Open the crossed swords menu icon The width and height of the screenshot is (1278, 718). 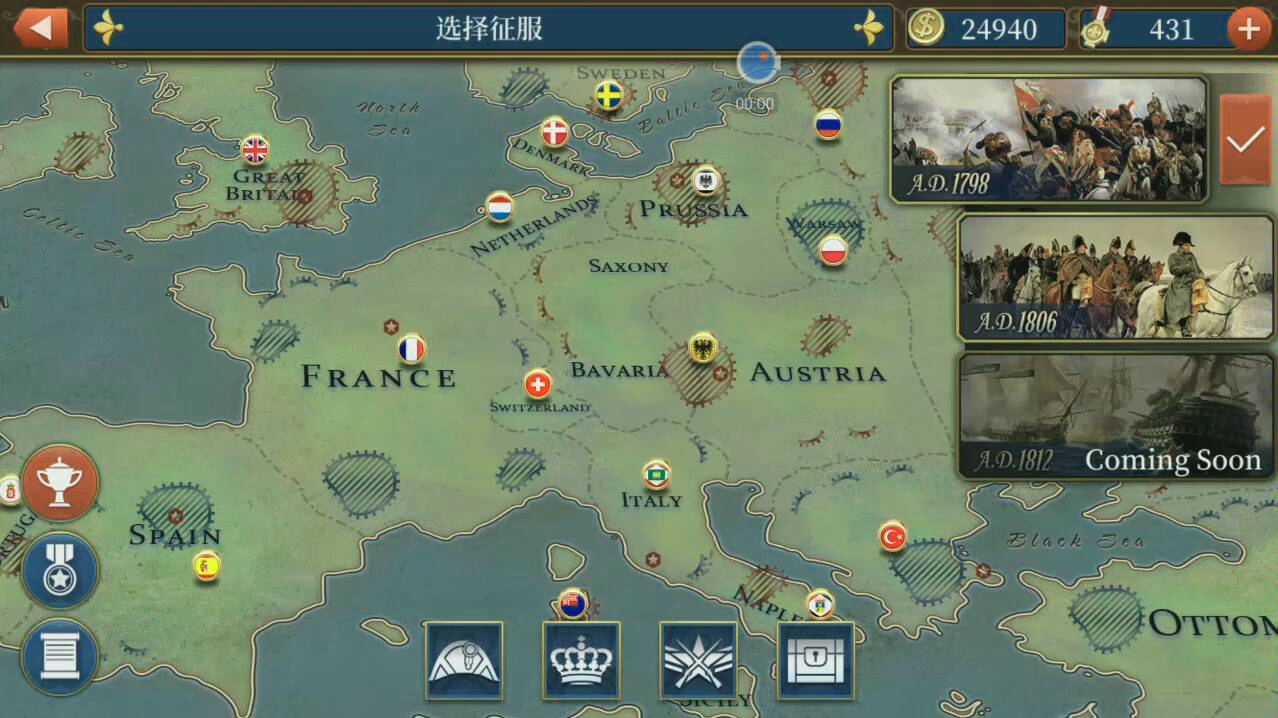[698, 660]
